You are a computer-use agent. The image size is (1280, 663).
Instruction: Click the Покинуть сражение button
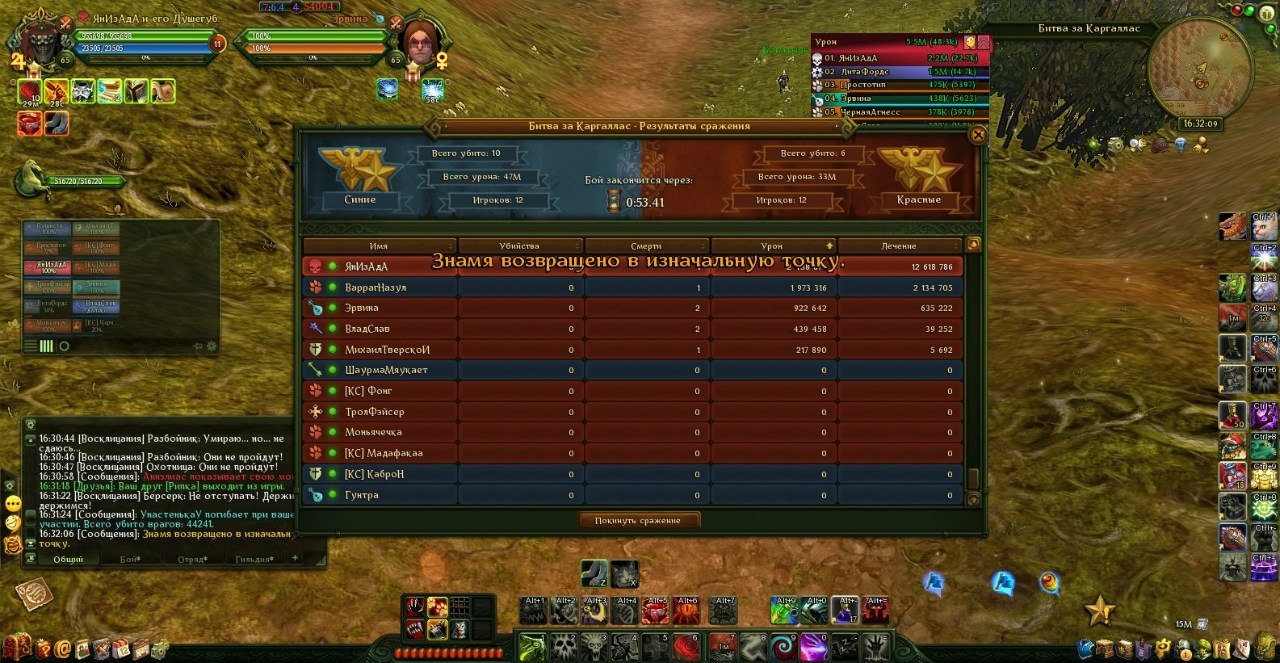click(640, 520)
